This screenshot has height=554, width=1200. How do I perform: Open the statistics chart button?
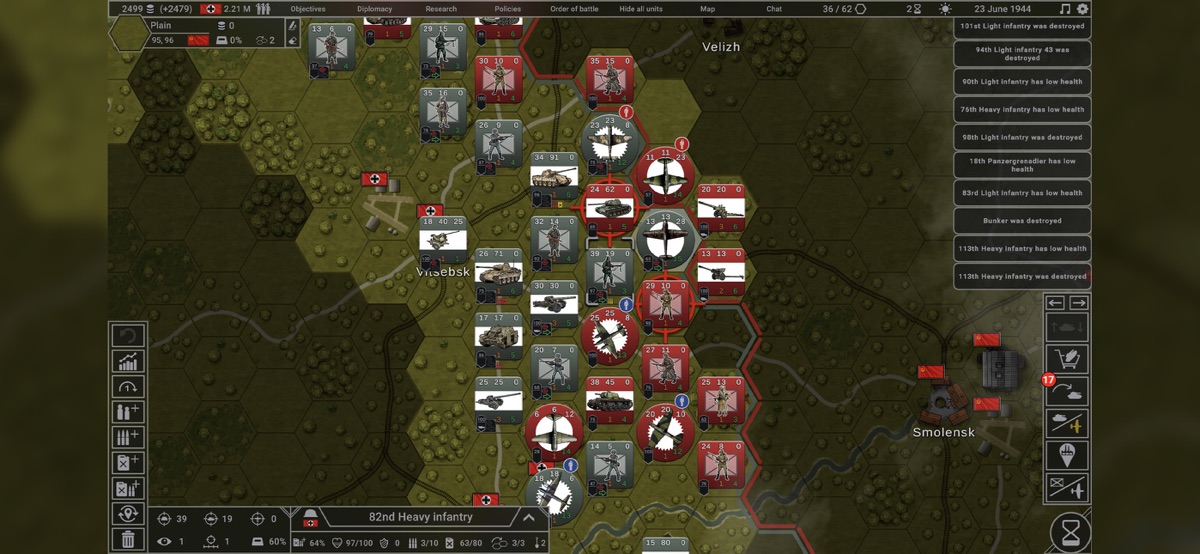point(129,361)
